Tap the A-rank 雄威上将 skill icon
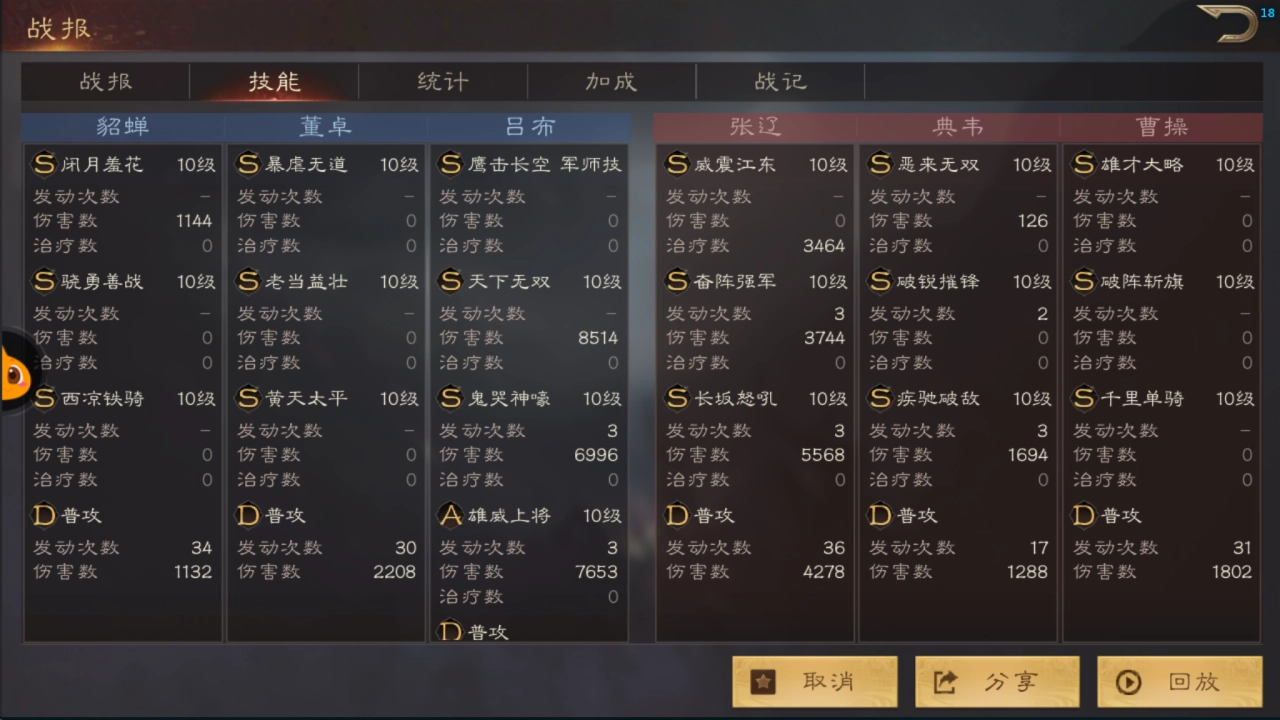 (x=452, y=515)
